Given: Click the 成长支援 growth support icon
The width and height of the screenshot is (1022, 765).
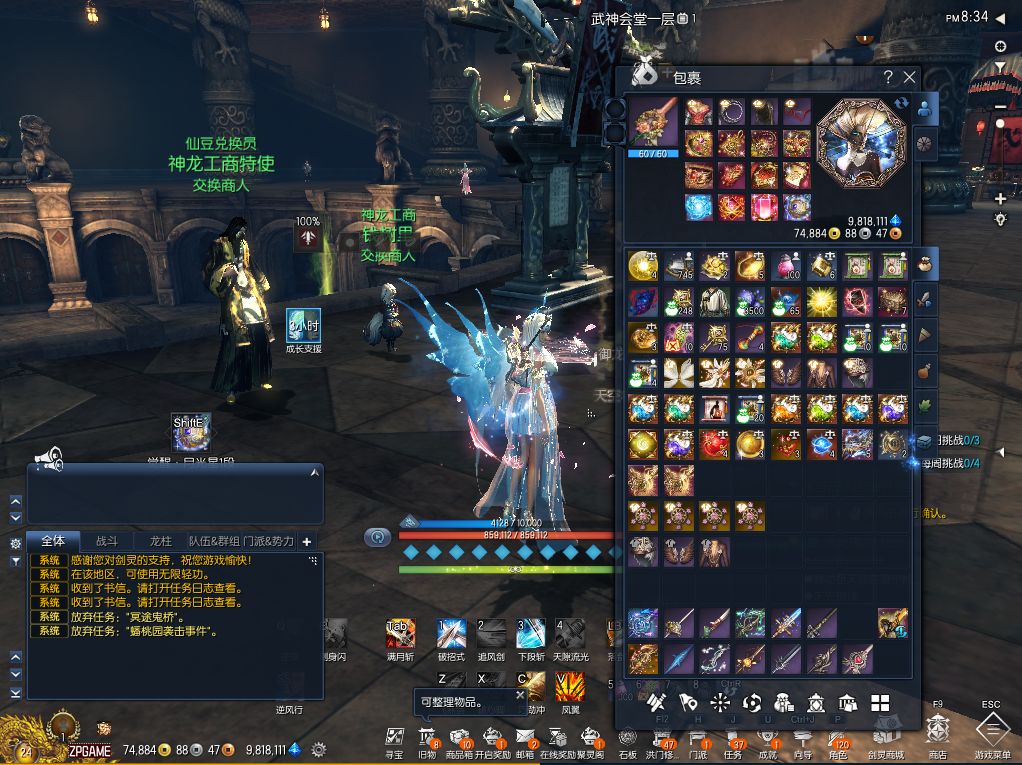Looking at the screenshot, I should (x=303, y=326).
